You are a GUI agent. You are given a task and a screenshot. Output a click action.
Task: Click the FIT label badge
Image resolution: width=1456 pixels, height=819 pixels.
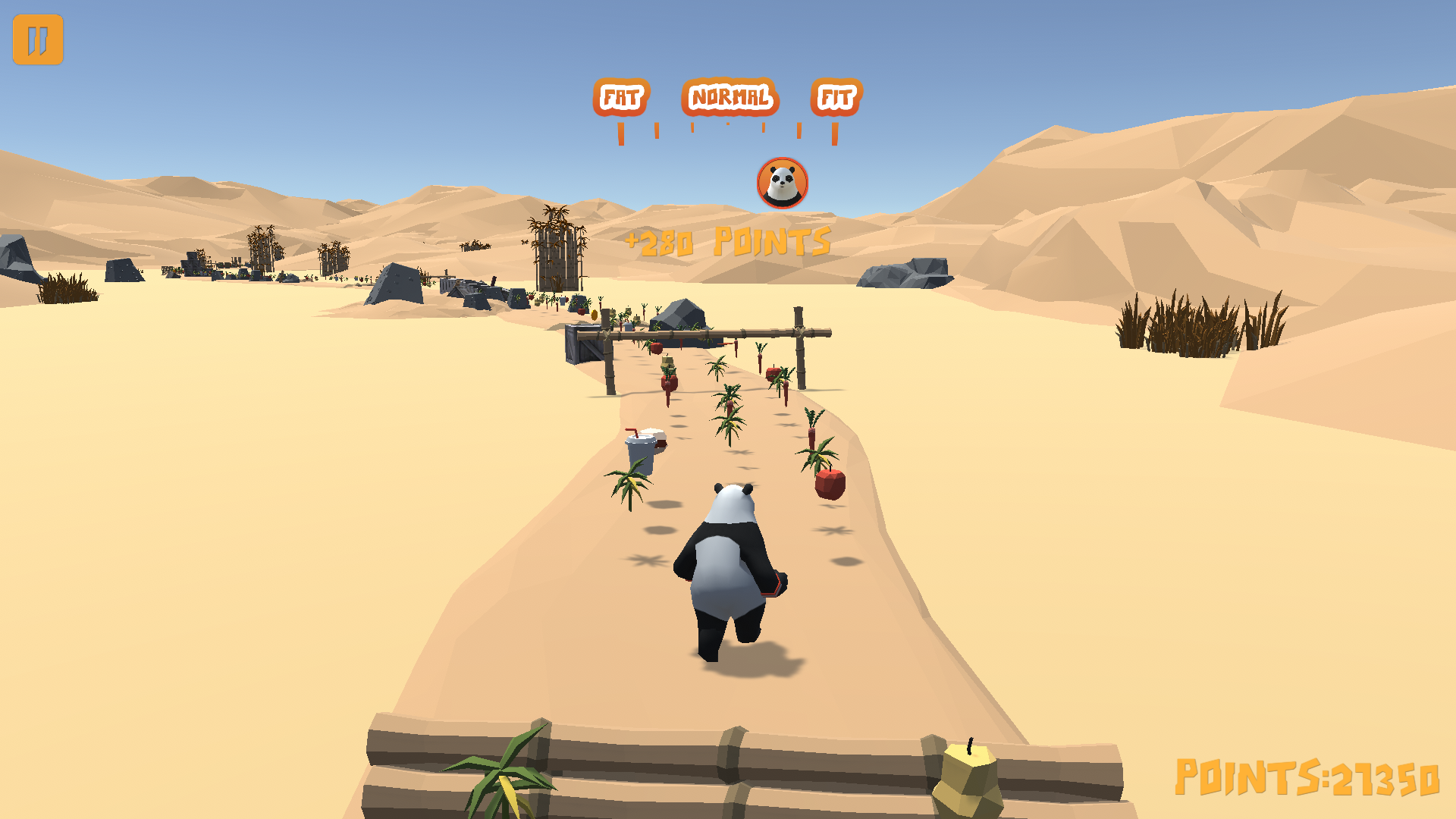coord(838,97)
